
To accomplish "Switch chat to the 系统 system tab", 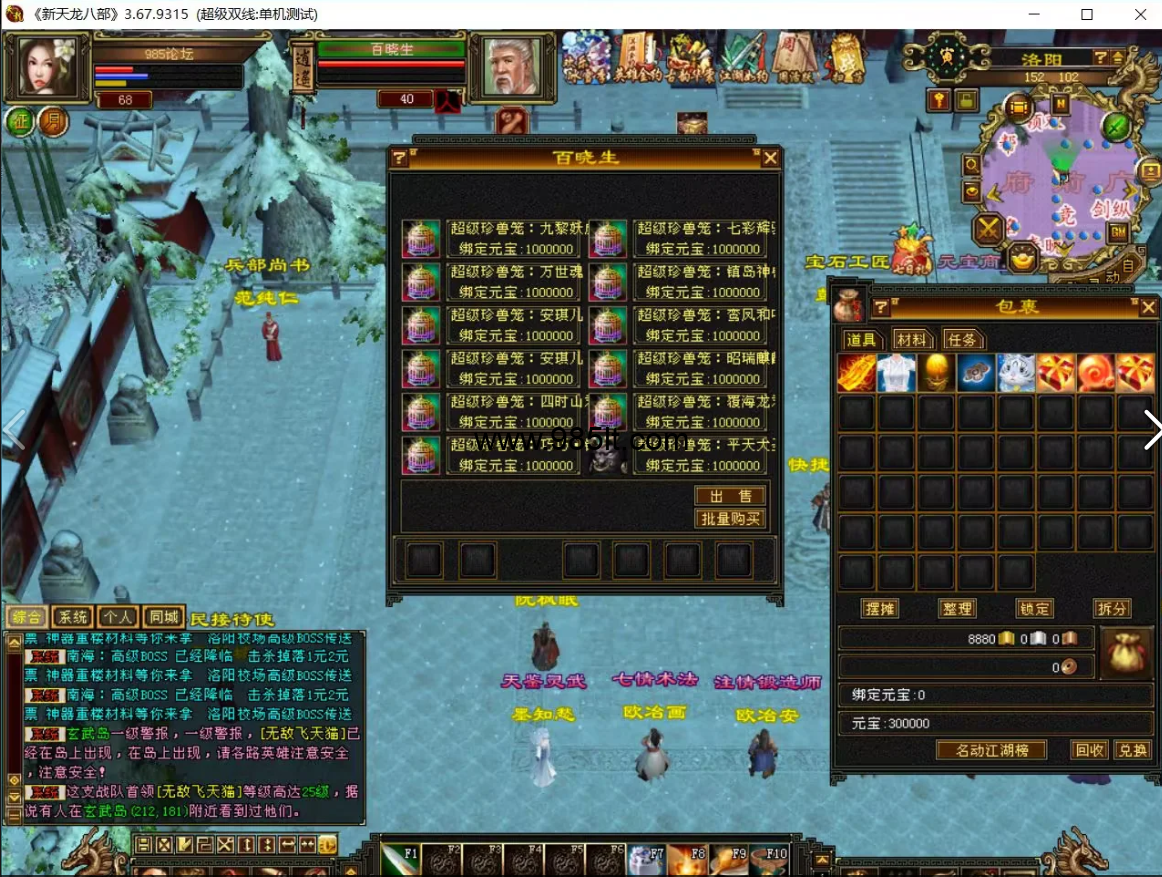I will click(x=71, y=617).
